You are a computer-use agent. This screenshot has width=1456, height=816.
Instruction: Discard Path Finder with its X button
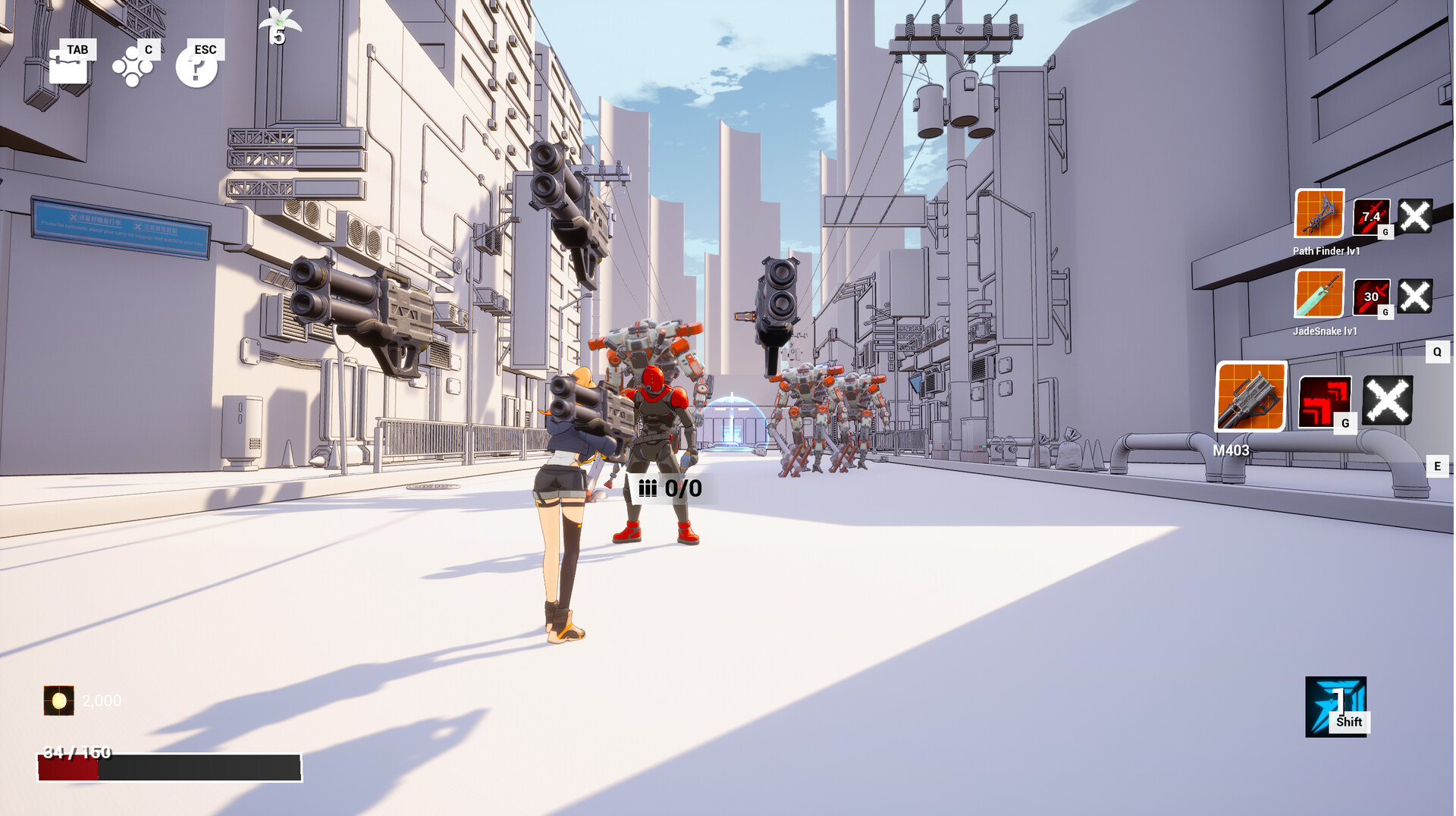[x=1415, y=218]
